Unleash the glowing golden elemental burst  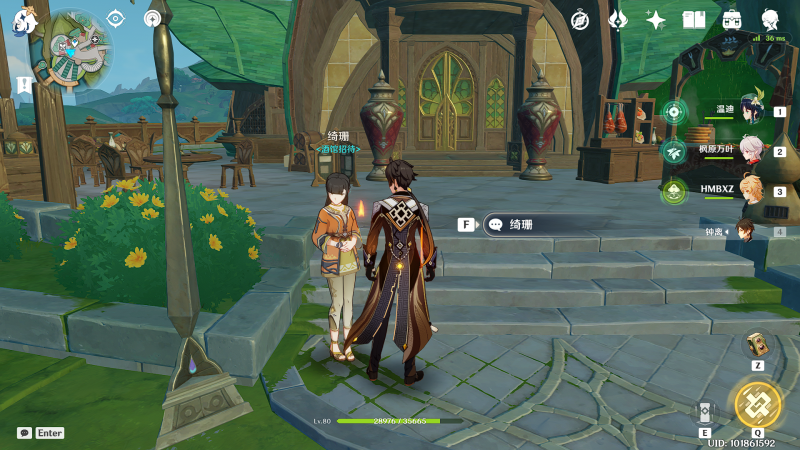[x=757, y=404]
